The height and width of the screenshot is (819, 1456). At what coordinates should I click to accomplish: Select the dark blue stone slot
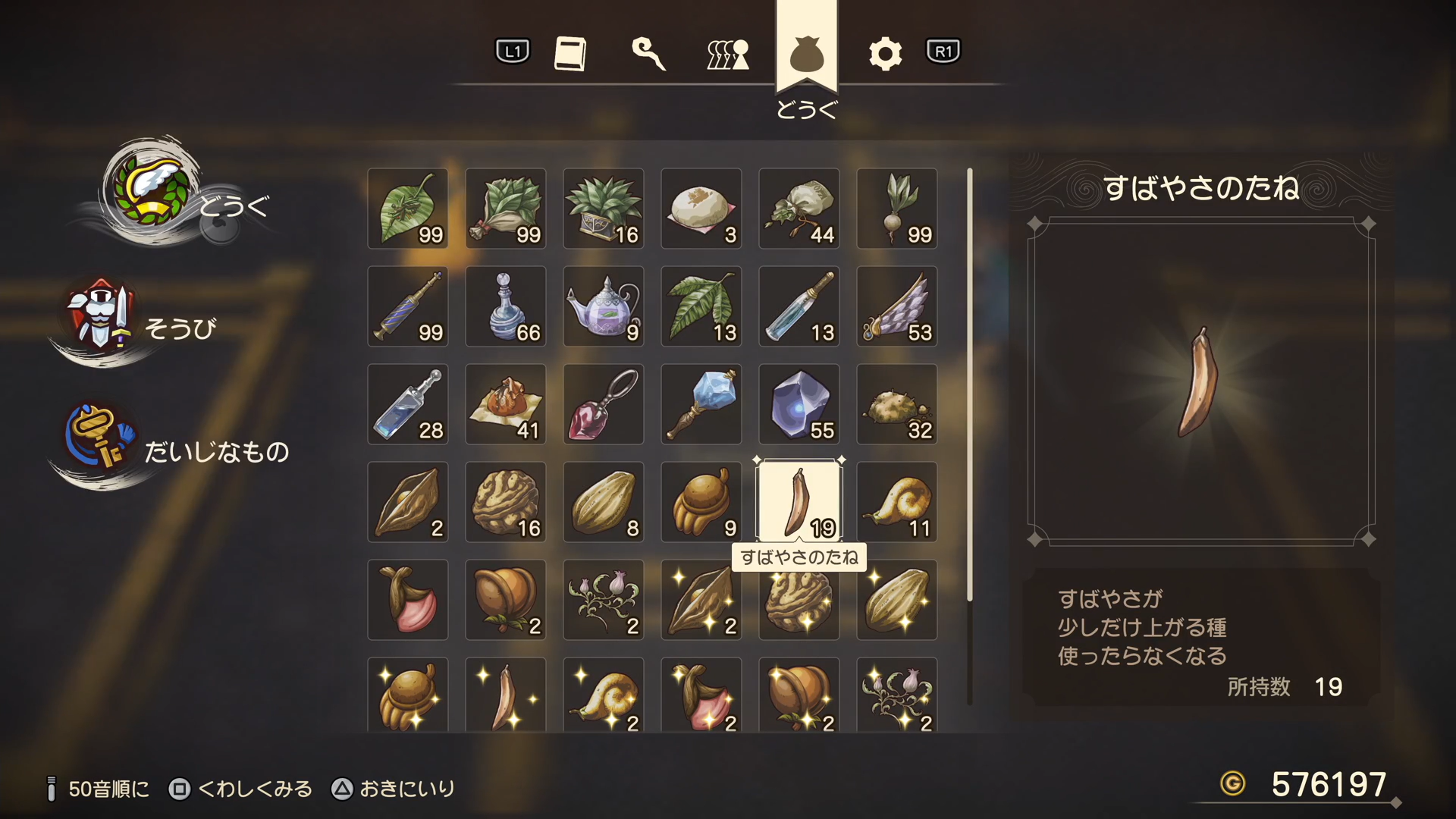pyautogui.click(x=799, y=404)
